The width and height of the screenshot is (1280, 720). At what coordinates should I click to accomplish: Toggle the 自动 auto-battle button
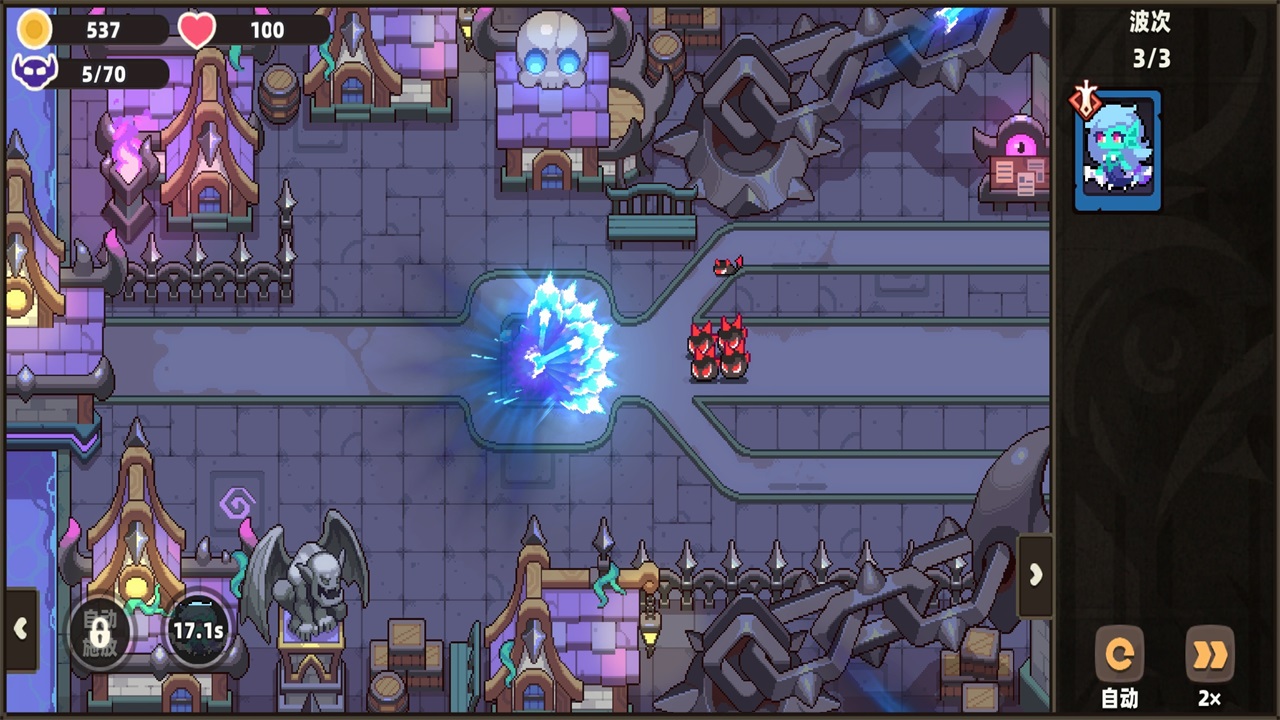coord(1119,657)
